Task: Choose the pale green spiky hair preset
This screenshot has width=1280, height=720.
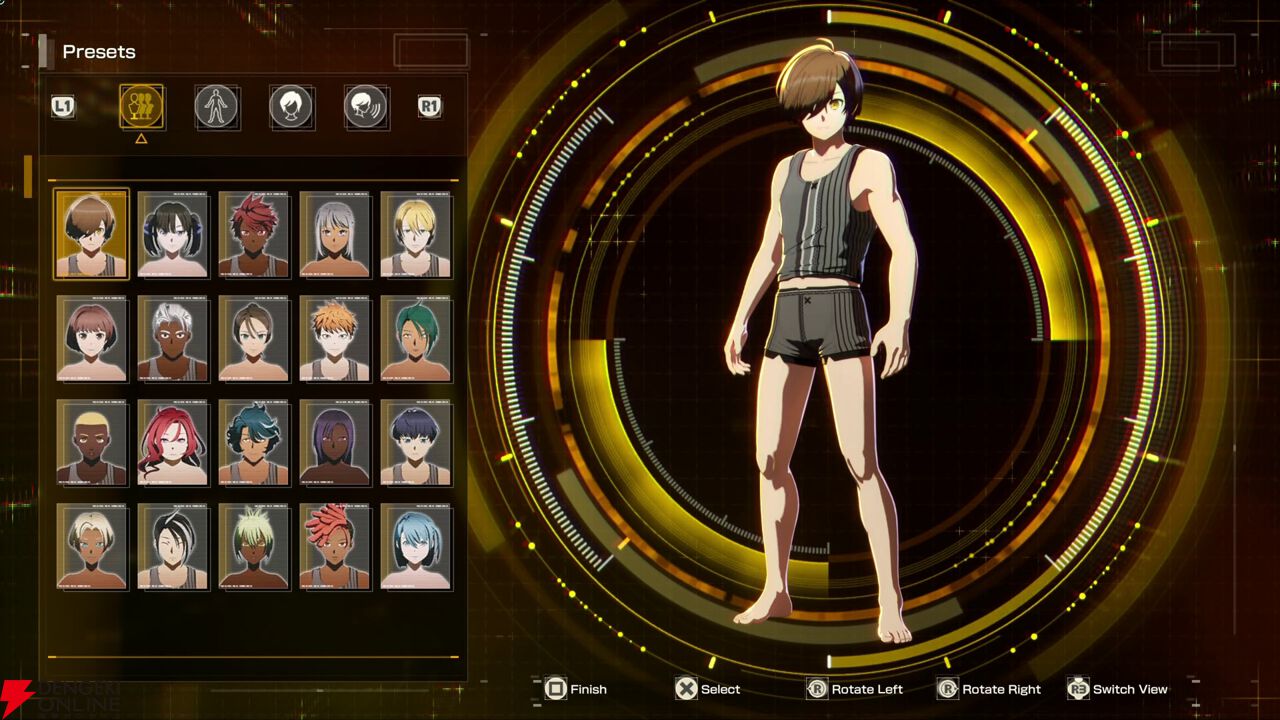Action: click(x=254, y=546)
